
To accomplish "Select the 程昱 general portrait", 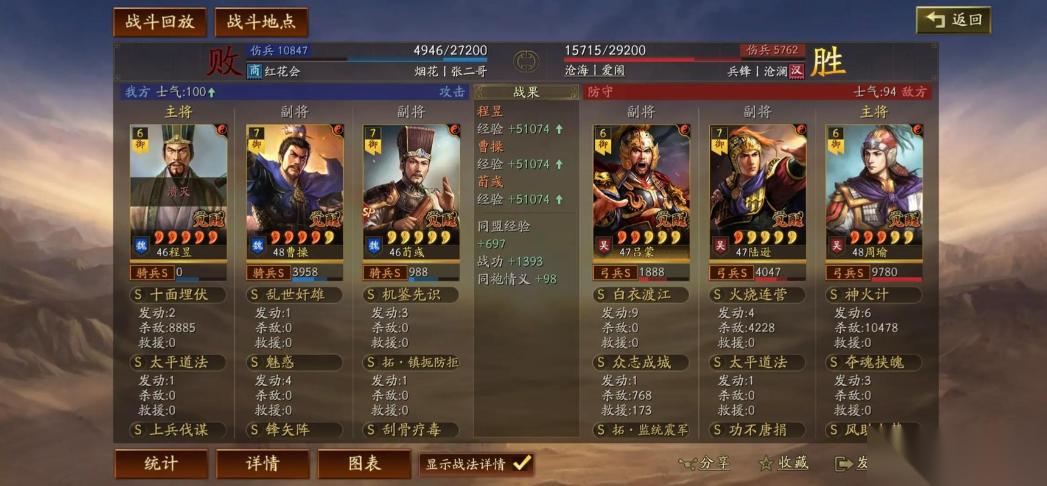I will point(178,190).
